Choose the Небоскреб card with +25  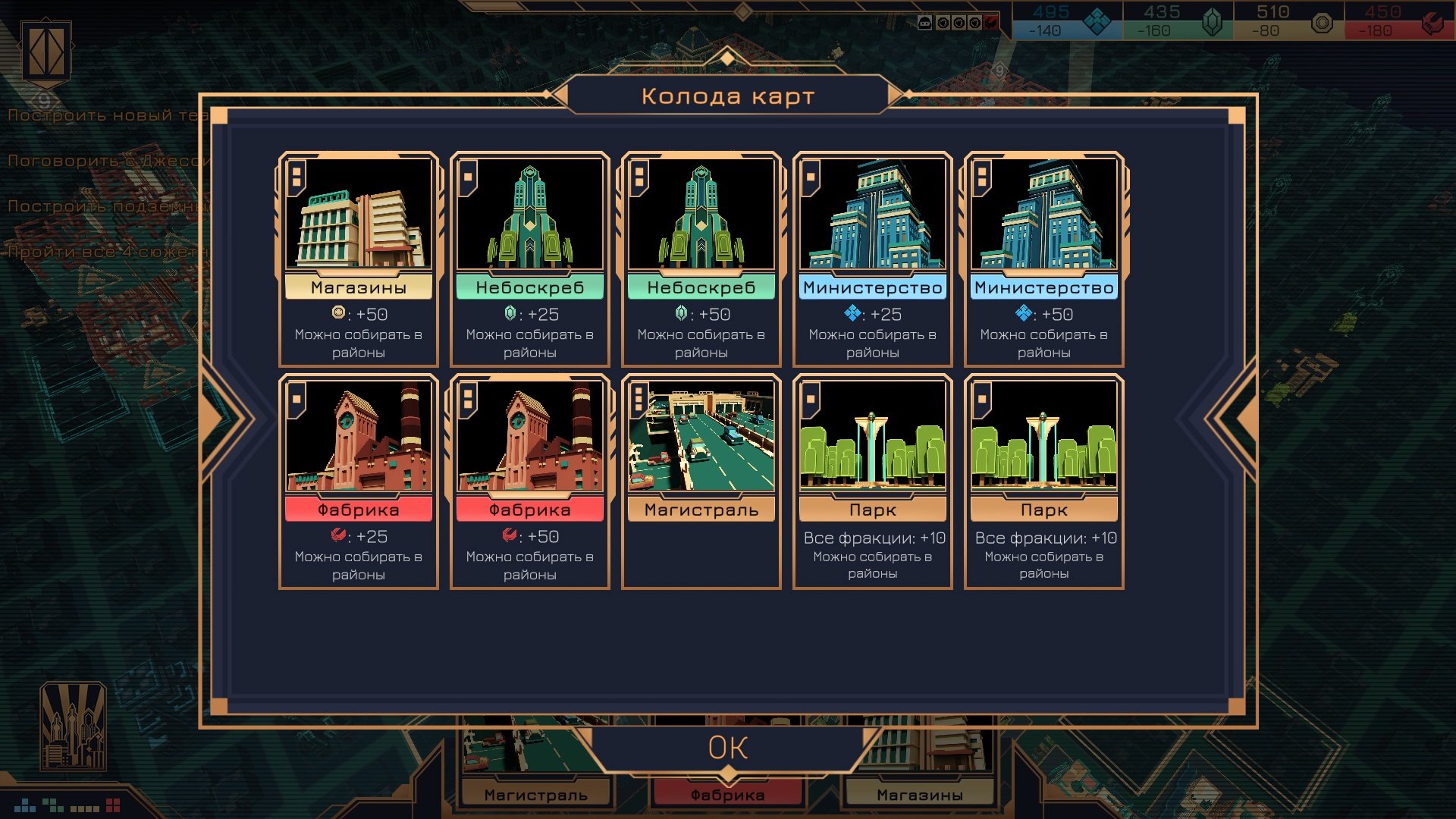coord(530,259)
